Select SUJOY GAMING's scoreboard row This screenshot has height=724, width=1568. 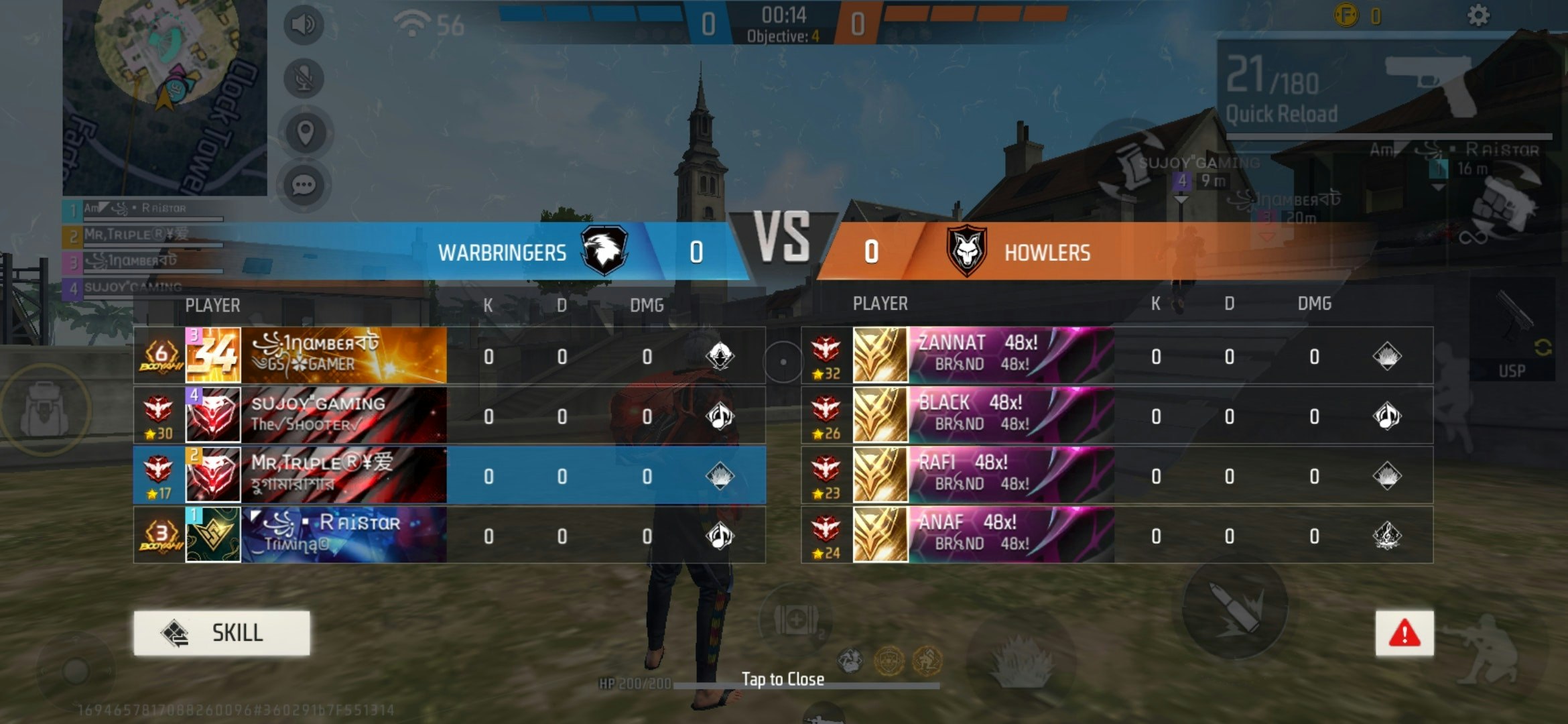449,416
